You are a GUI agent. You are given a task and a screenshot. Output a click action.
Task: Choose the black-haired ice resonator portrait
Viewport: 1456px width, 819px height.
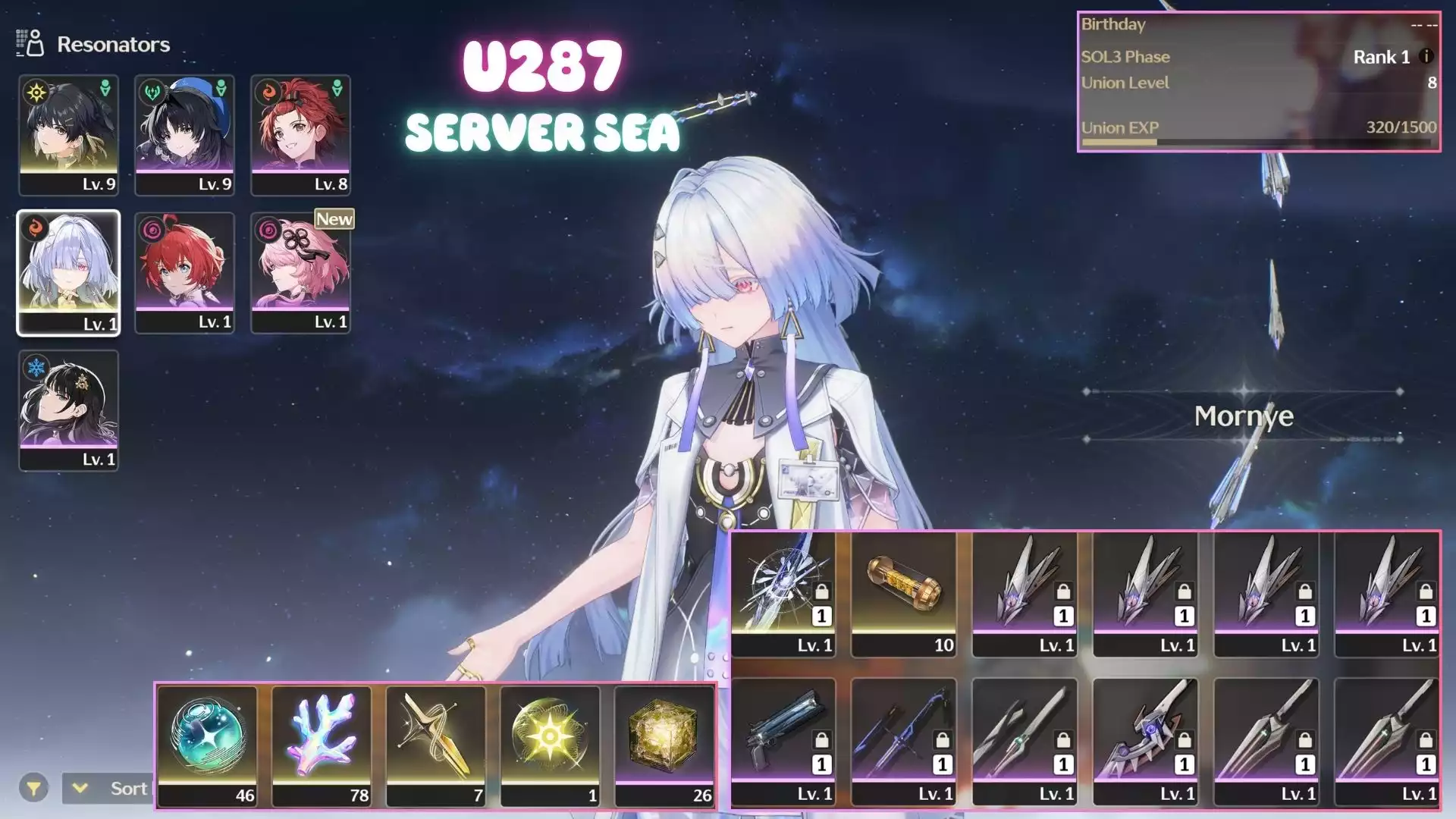coord(68,410)
